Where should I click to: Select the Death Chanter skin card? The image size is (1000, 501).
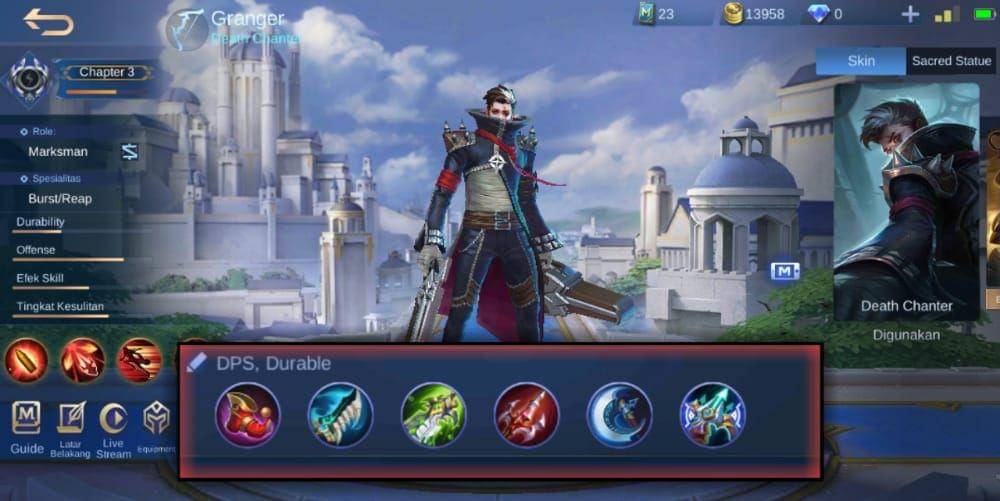tap(906, 200)
